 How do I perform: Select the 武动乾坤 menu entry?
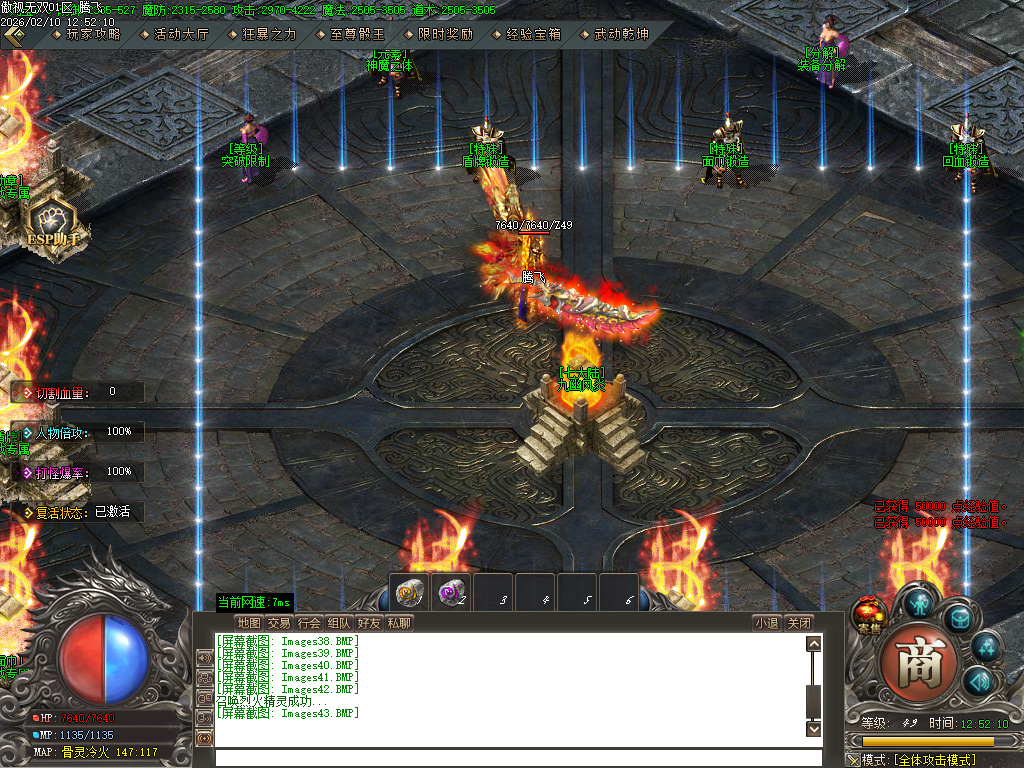click(613, 34)
